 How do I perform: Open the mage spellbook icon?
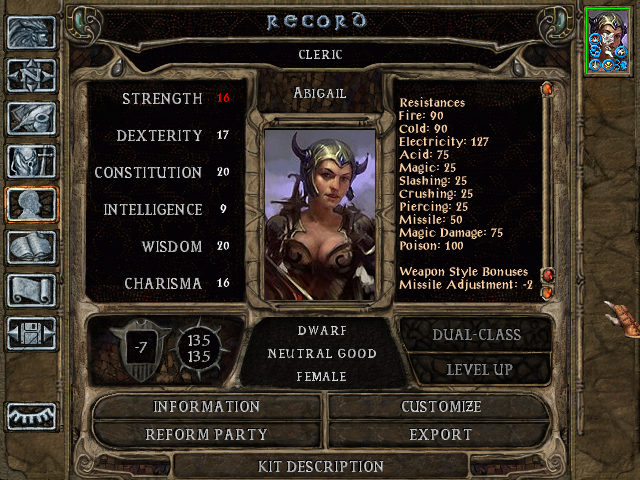[30, 247]
